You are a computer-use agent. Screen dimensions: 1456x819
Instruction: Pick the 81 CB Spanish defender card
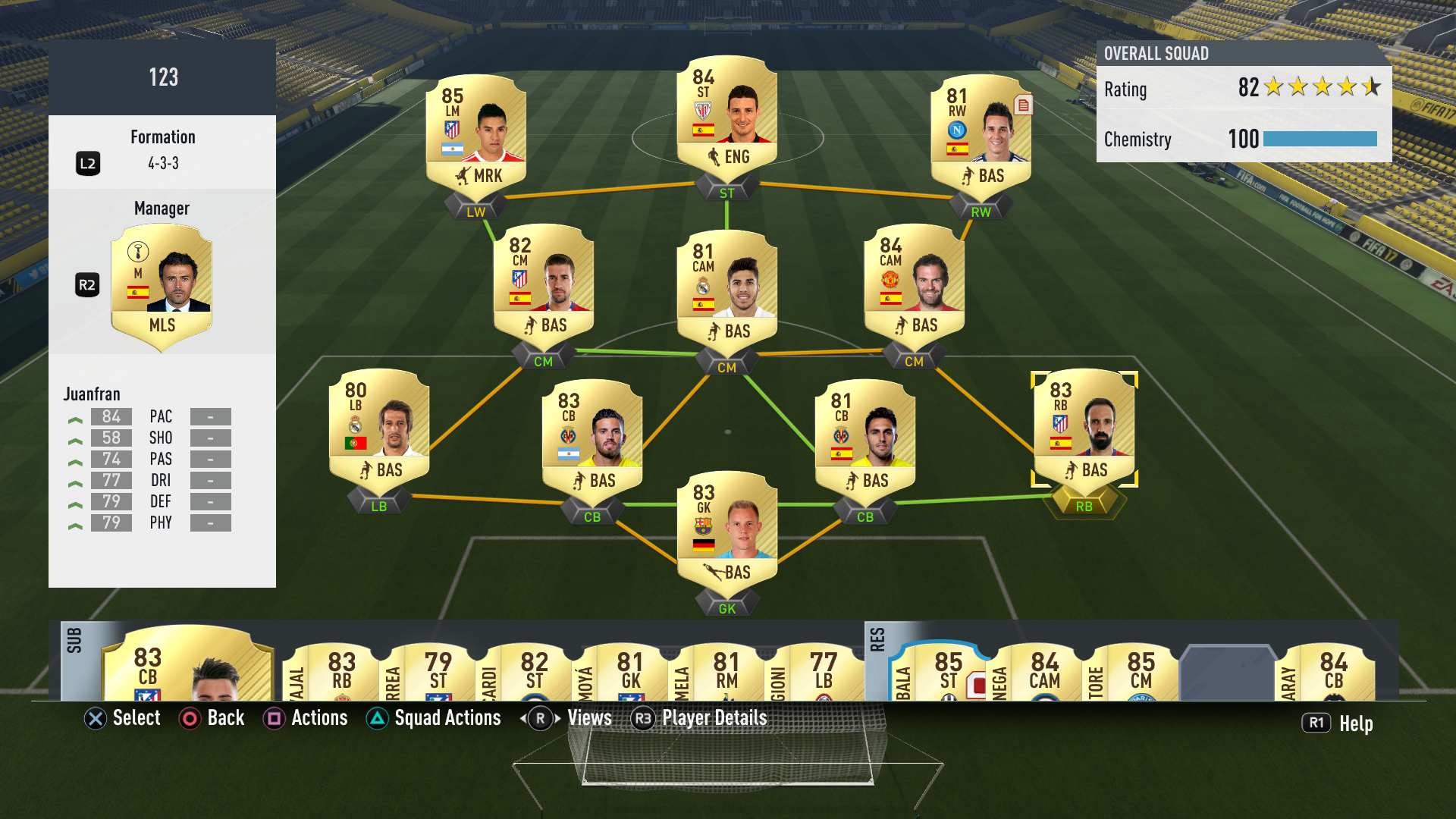pyautogui.click(x=864, y=438)
